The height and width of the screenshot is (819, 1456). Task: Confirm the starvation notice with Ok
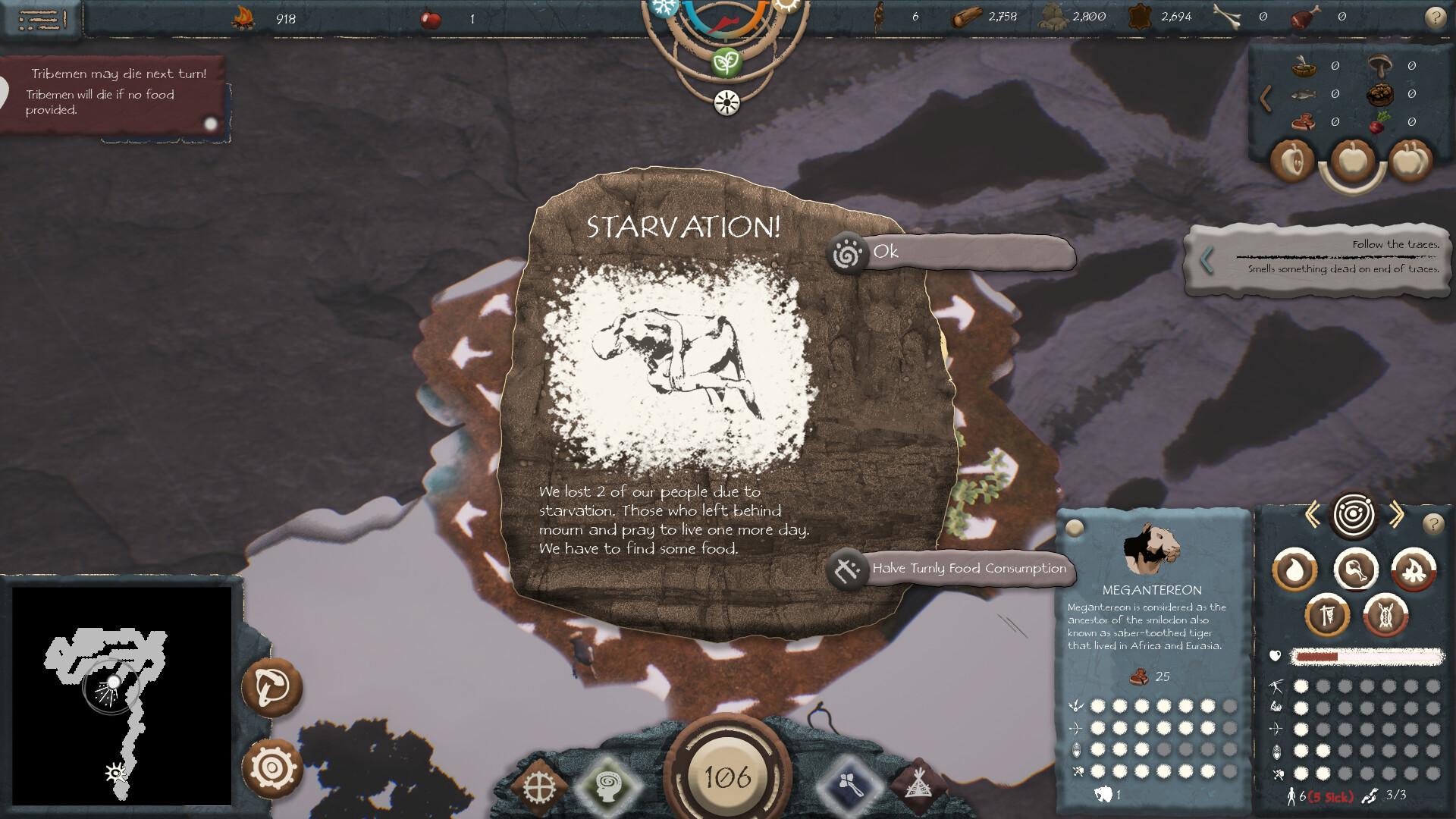point(952,253)
